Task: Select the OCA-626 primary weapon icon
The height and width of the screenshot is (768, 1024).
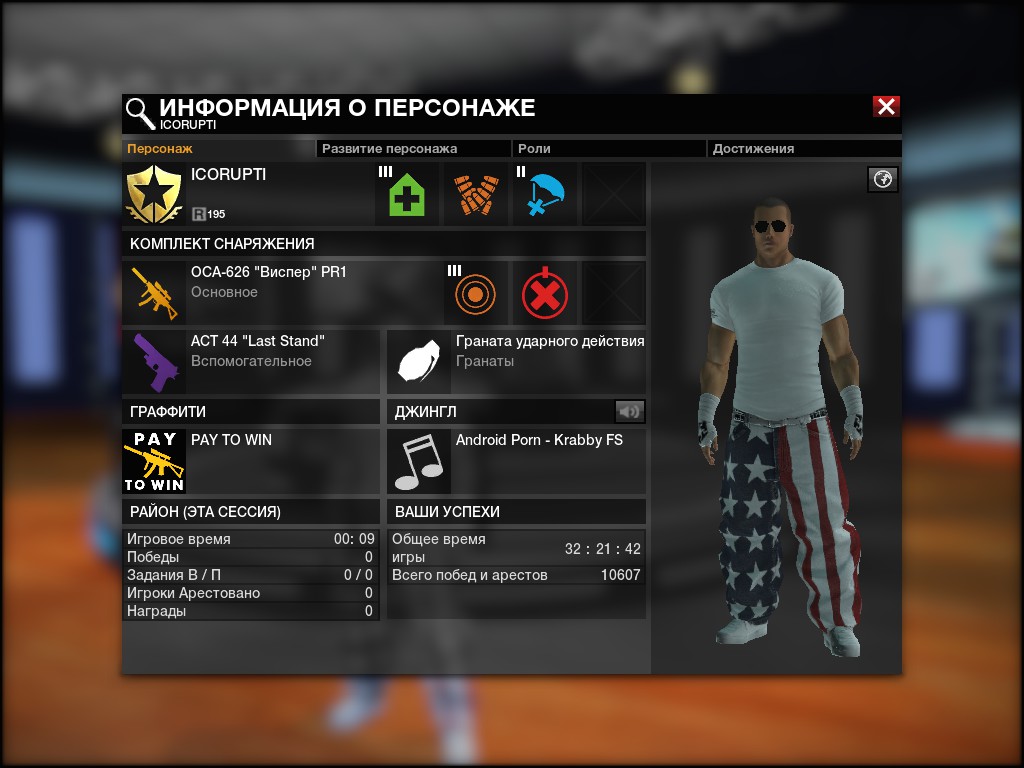Action: 154,293
